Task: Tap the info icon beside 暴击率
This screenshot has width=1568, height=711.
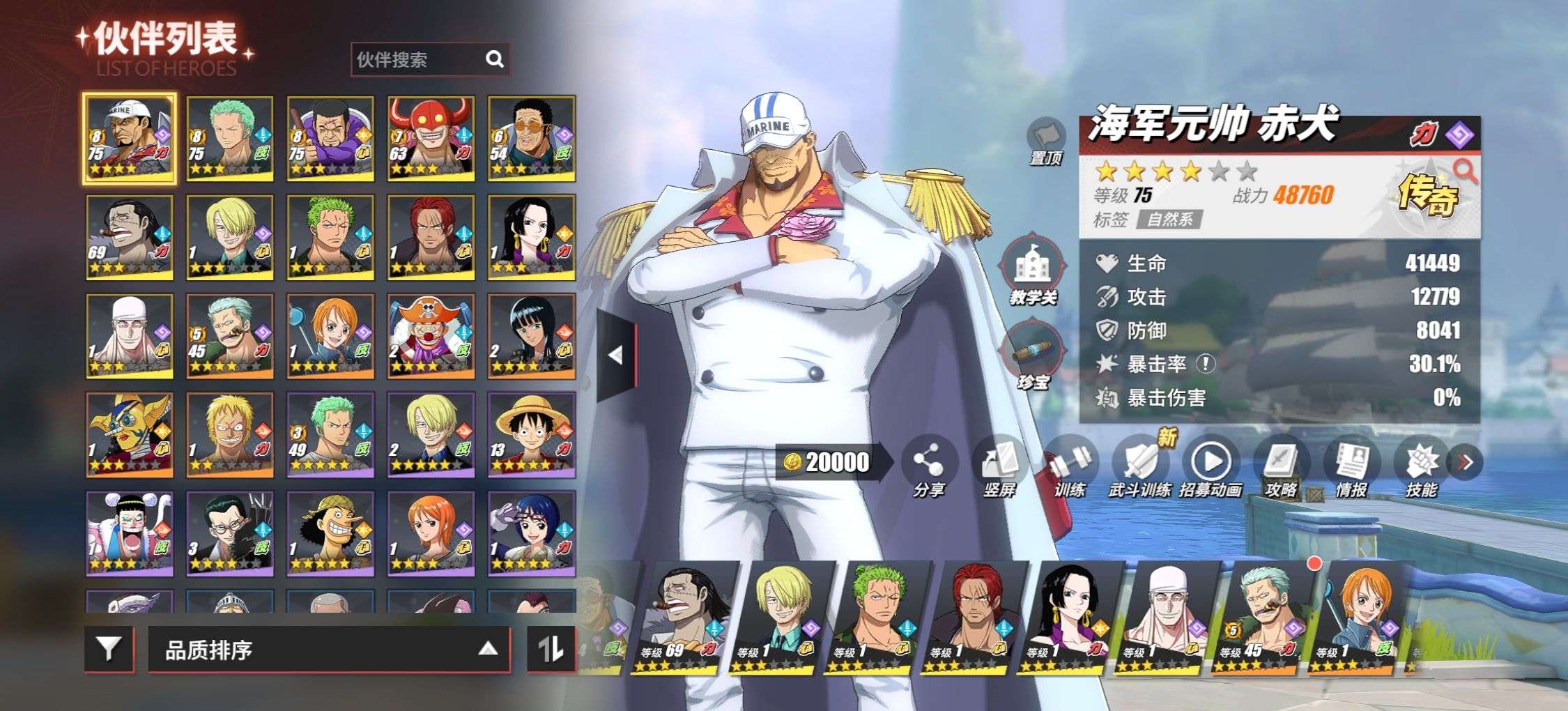Action: [x=1206, y=363]
